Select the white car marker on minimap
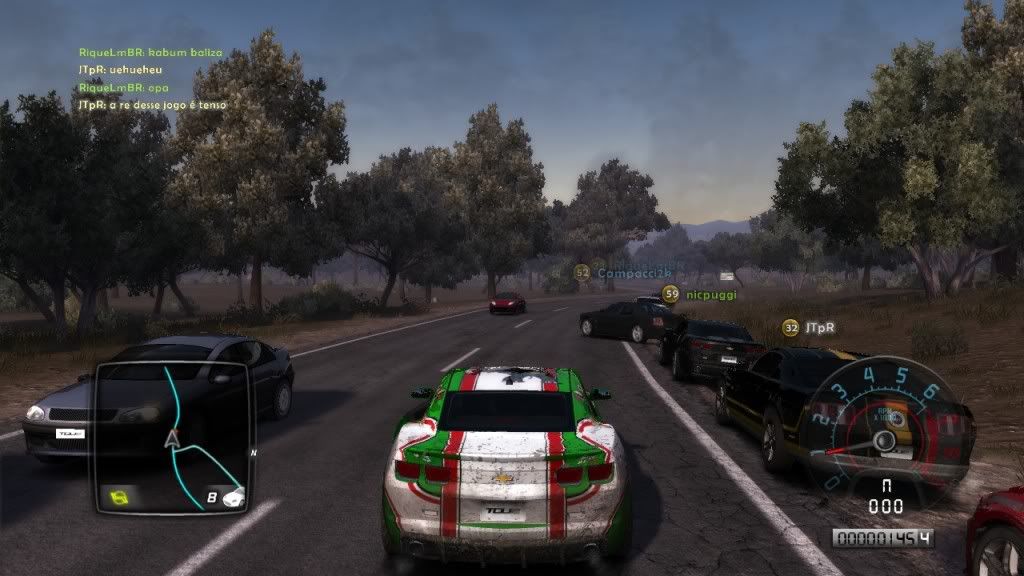This screenshot has width=1024, height=576. [x=234, y=496]
